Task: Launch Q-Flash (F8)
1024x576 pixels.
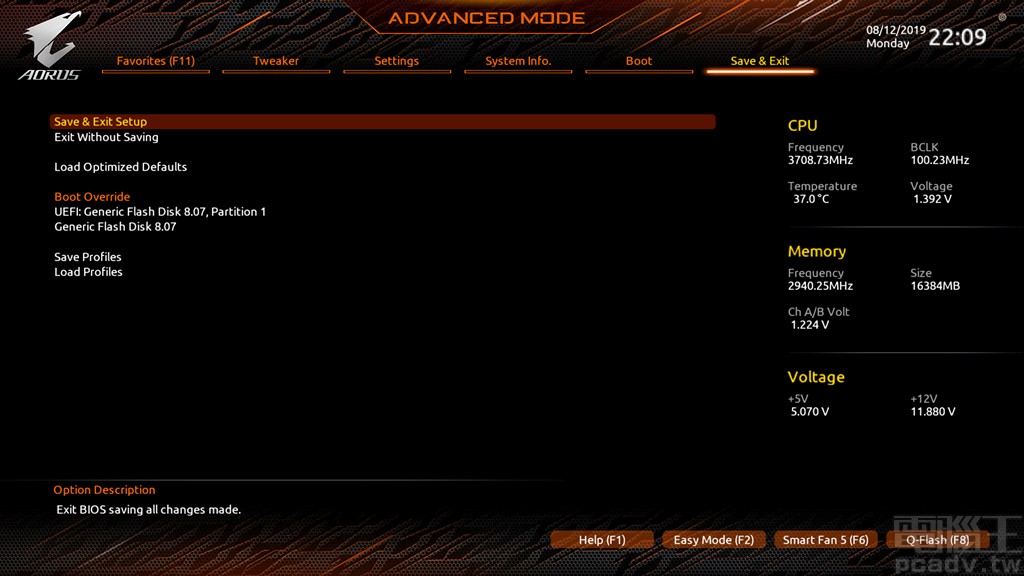Action: coord(938,540)
